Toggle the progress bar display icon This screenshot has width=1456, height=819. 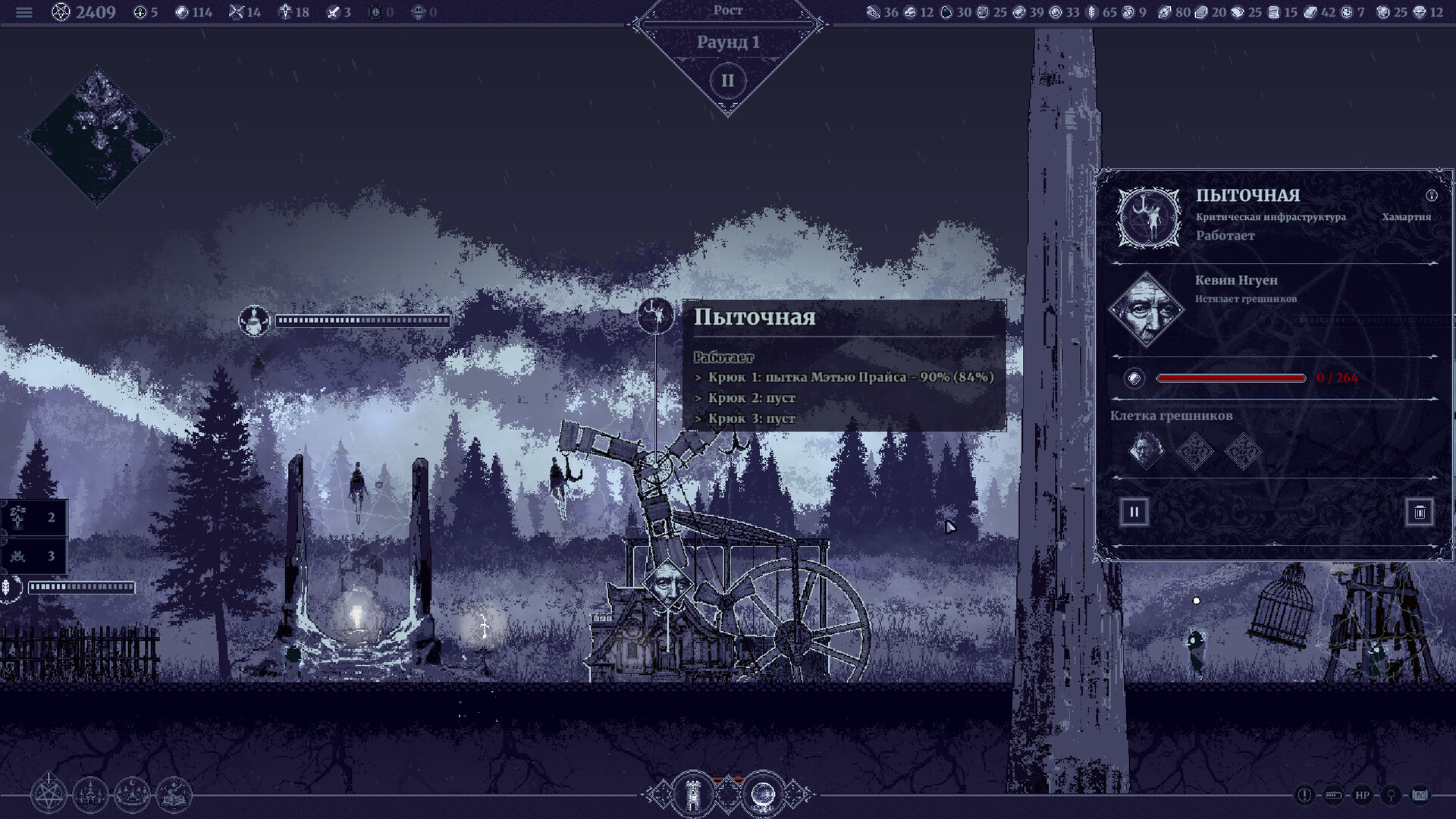[1332, 795]
